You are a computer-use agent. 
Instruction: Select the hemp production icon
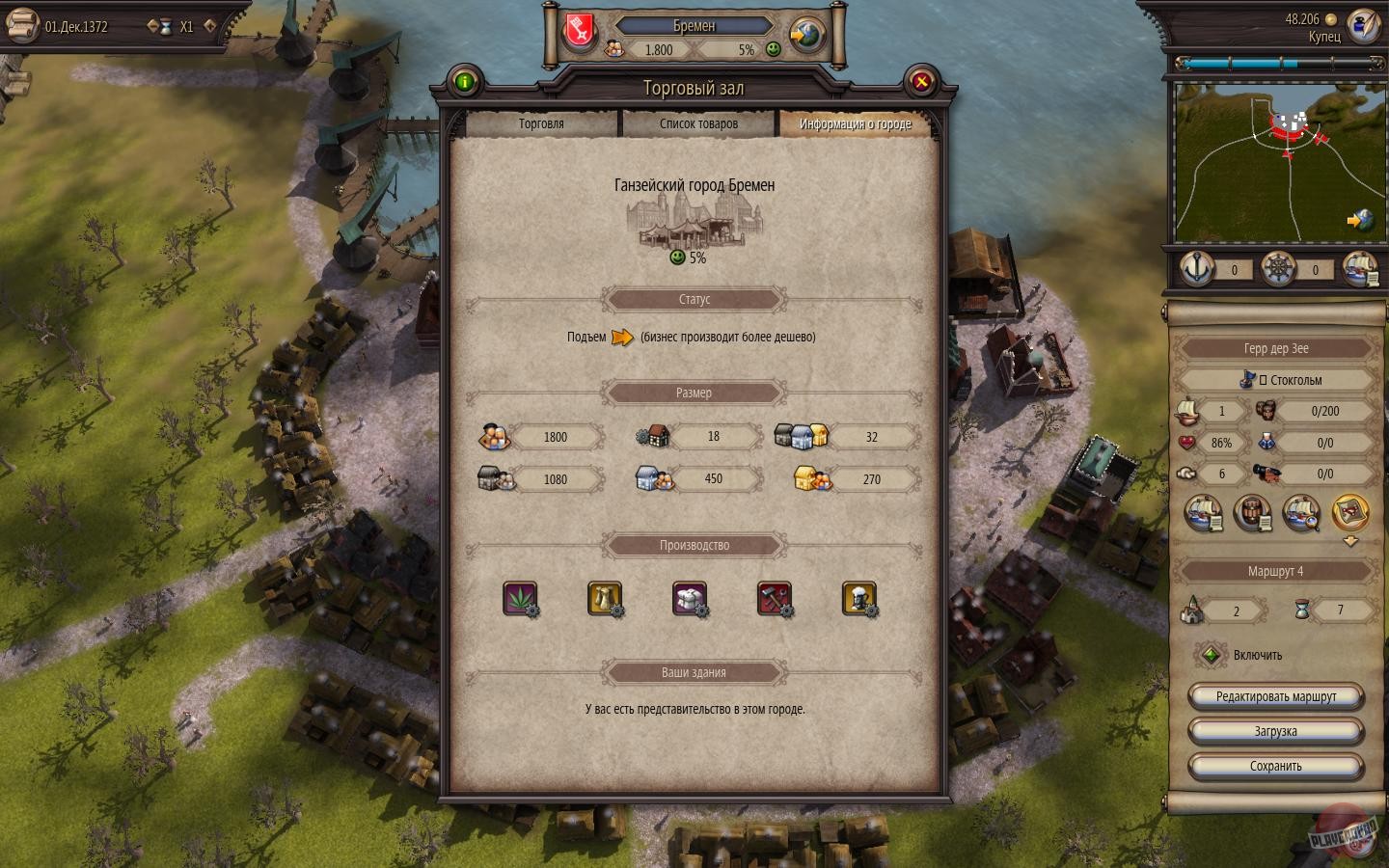click(522, 599)
